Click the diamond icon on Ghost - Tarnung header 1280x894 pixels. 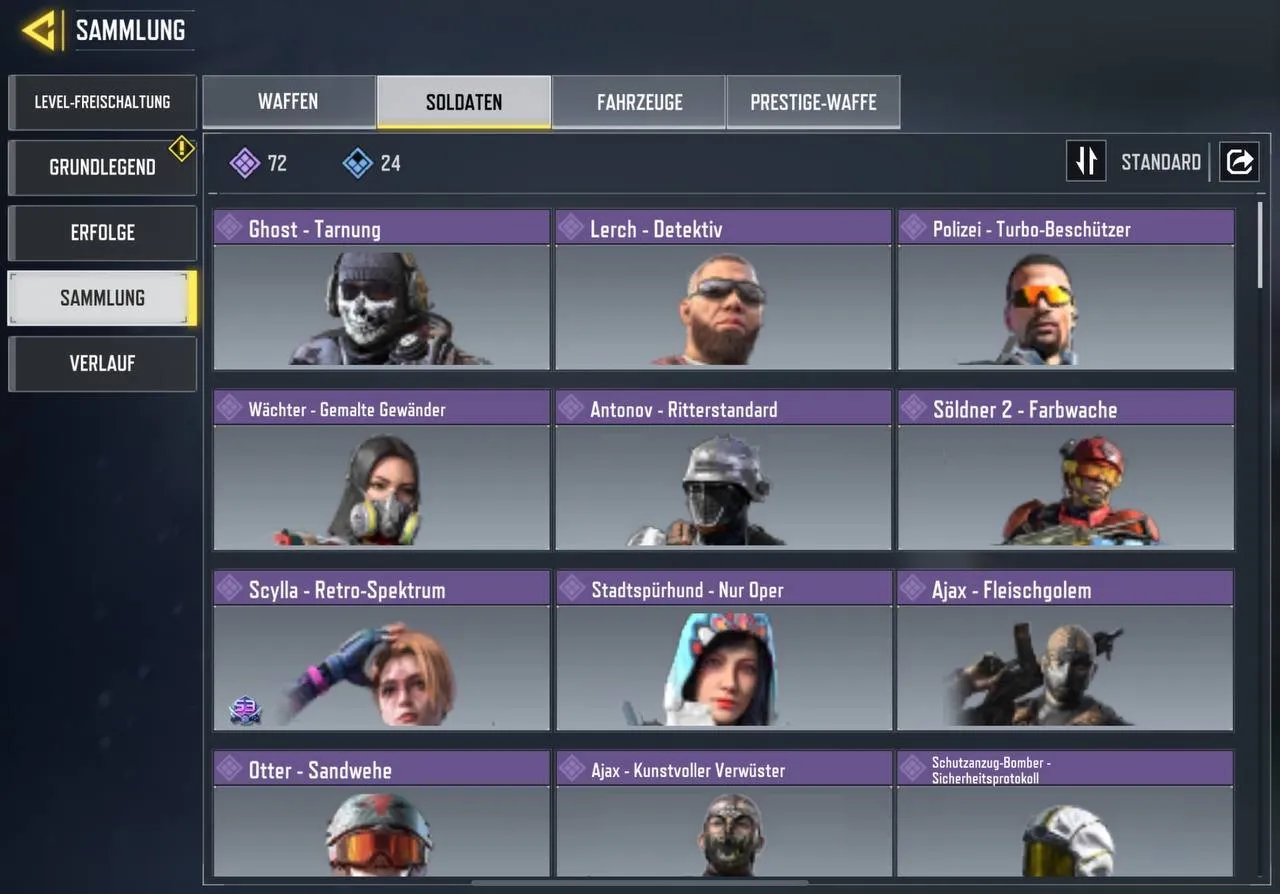point(229,228)
